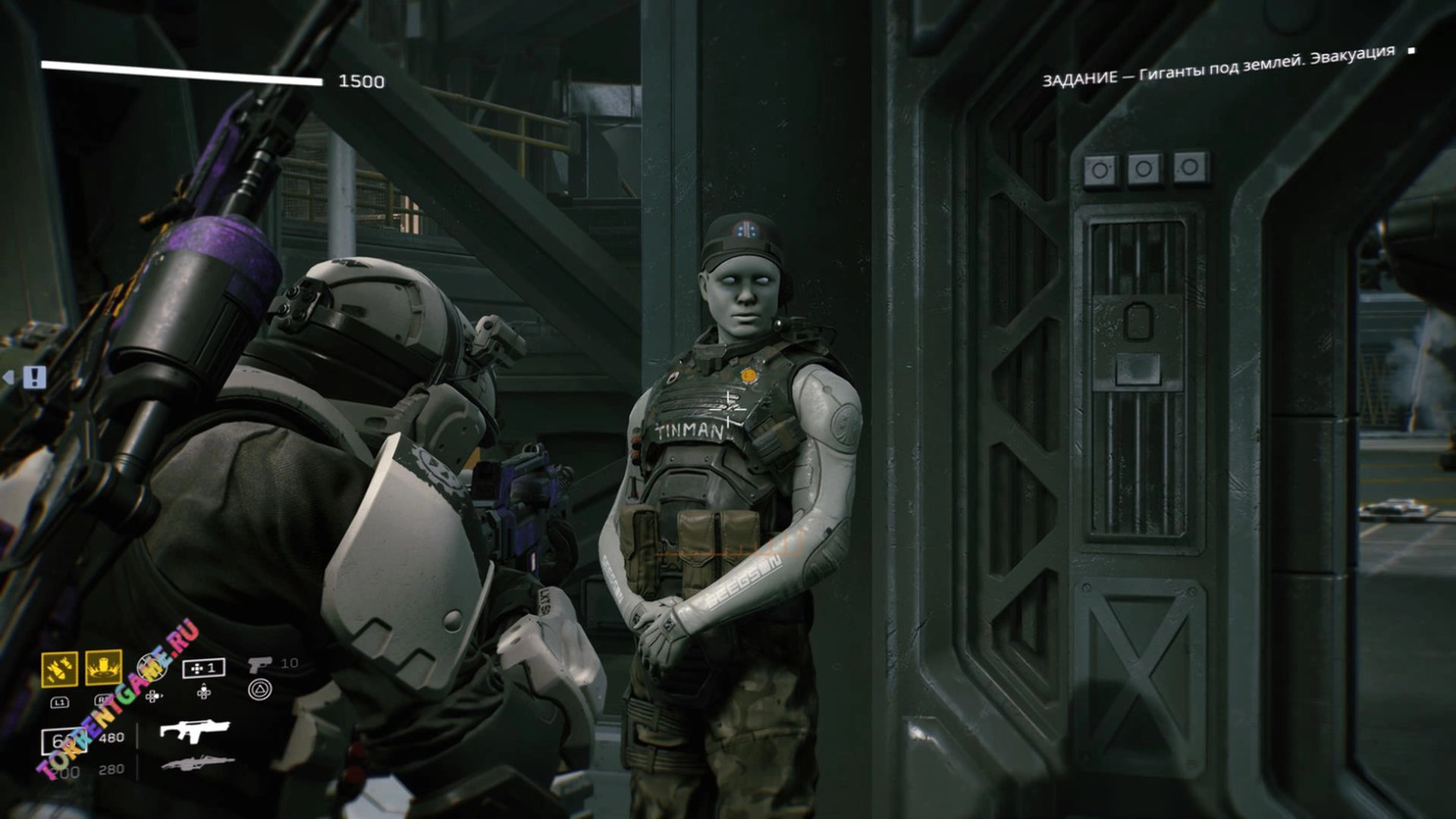Click the exclamation alert marker
The height and width of the screenshot is (819, 1456).
34,377
